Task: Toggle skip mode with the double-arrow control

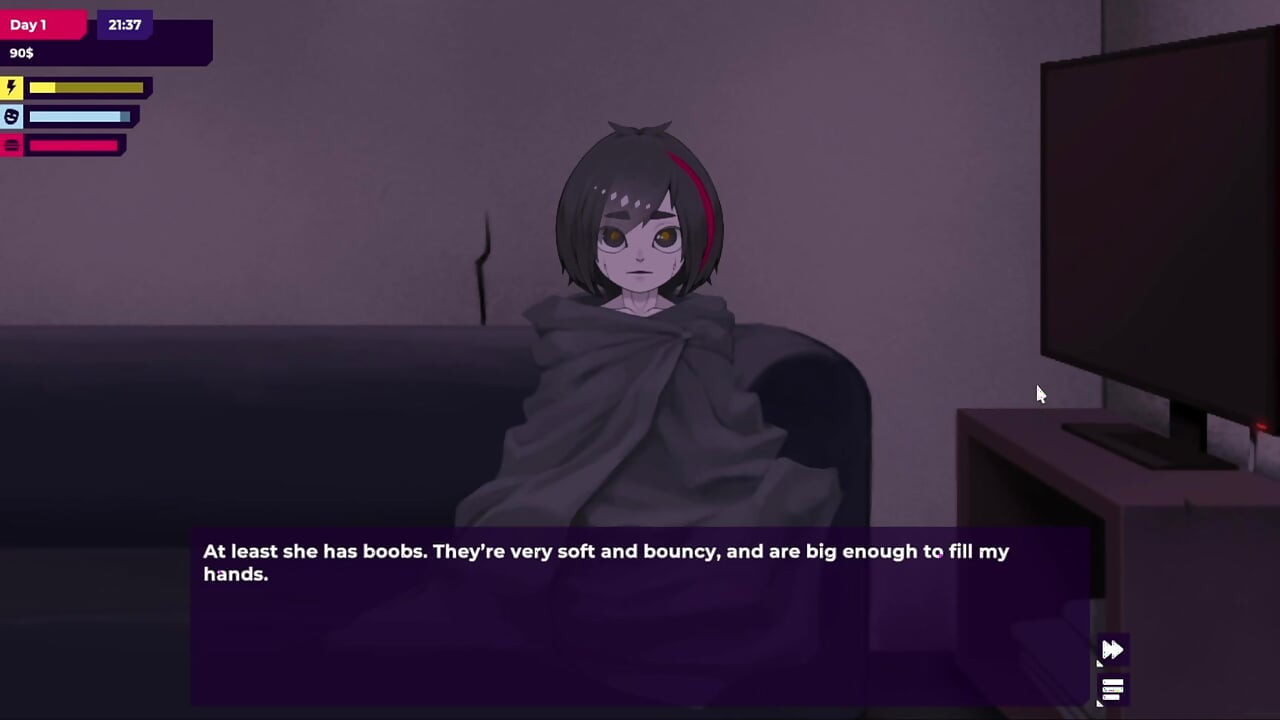Action: [x=1113, y=649]
